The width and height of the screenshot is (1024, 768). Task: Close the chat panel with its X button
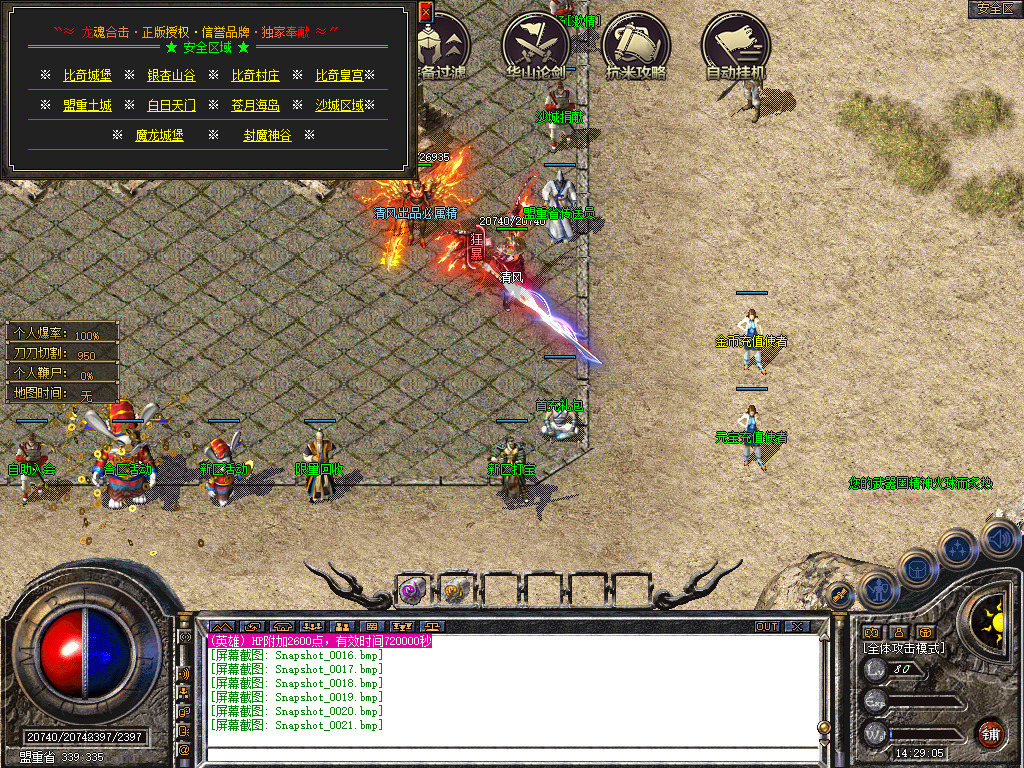coord(796,627)
